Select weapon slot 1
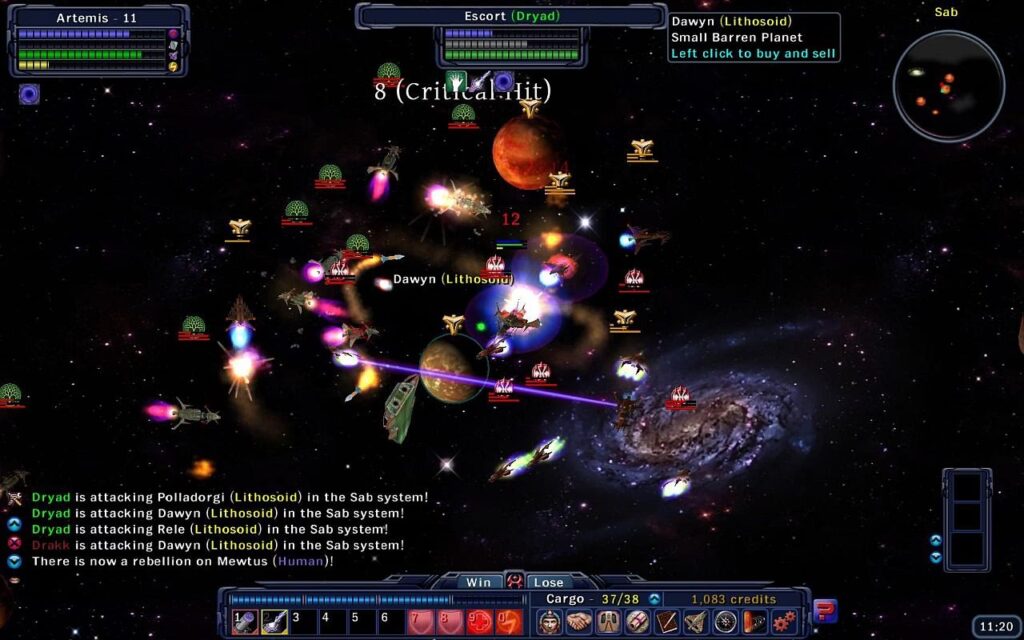Viewport: 1024px width, 640px height. point(245,622)
